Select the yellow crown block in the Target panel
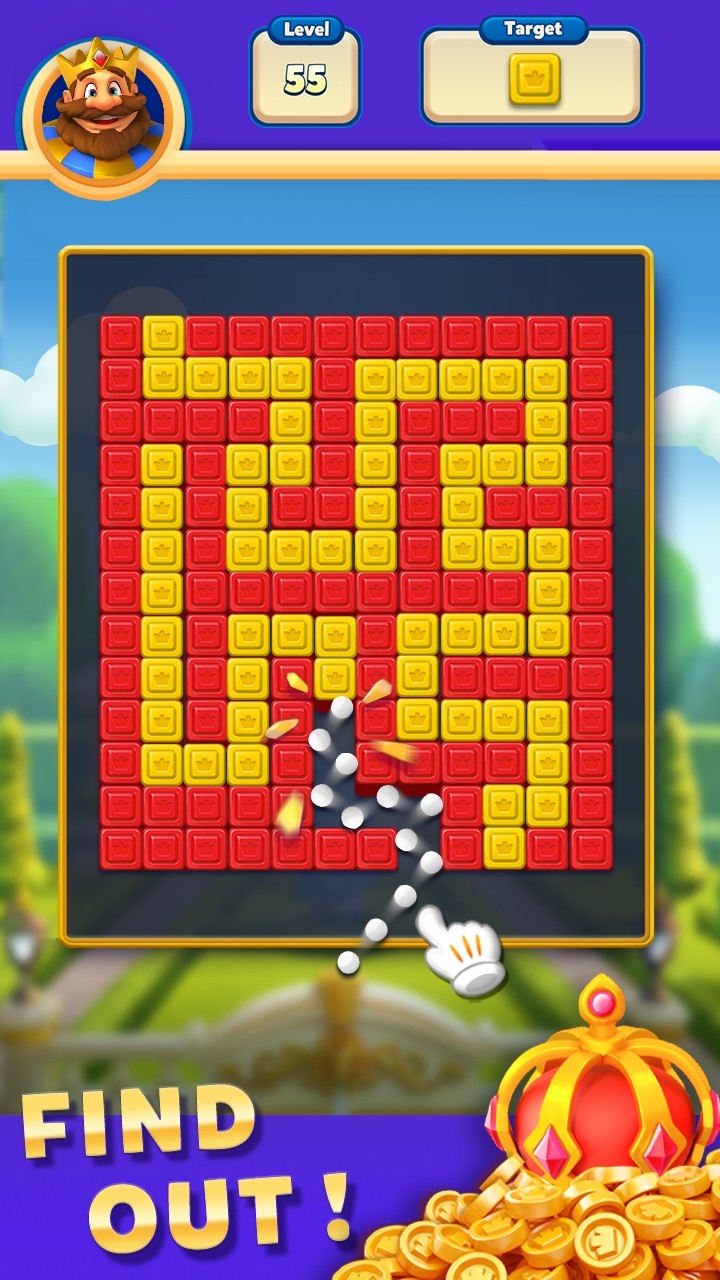Screen dimensions: 720x1280 click(534, 80)
